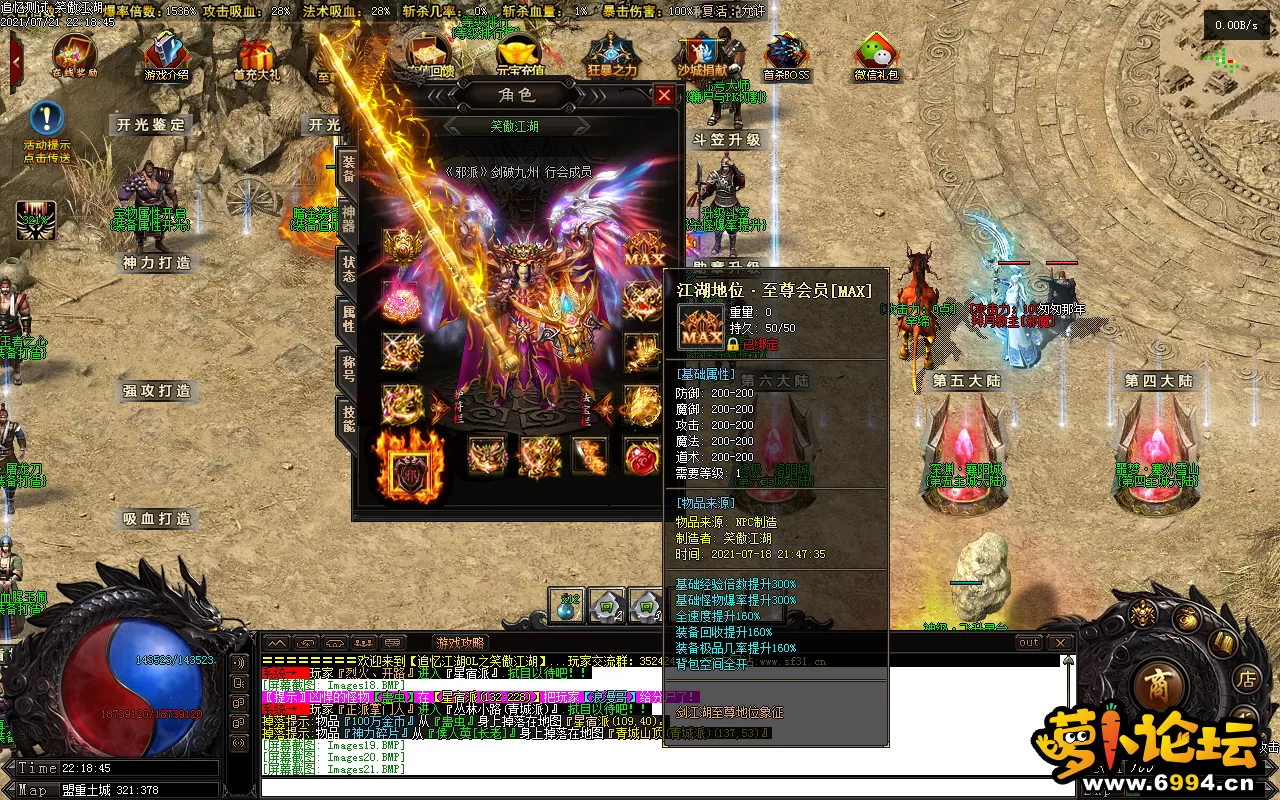Open the 元宝充值 ingot recharge icon
The height and width of the screenshot is (800, 1280).
tap(520, 55)
